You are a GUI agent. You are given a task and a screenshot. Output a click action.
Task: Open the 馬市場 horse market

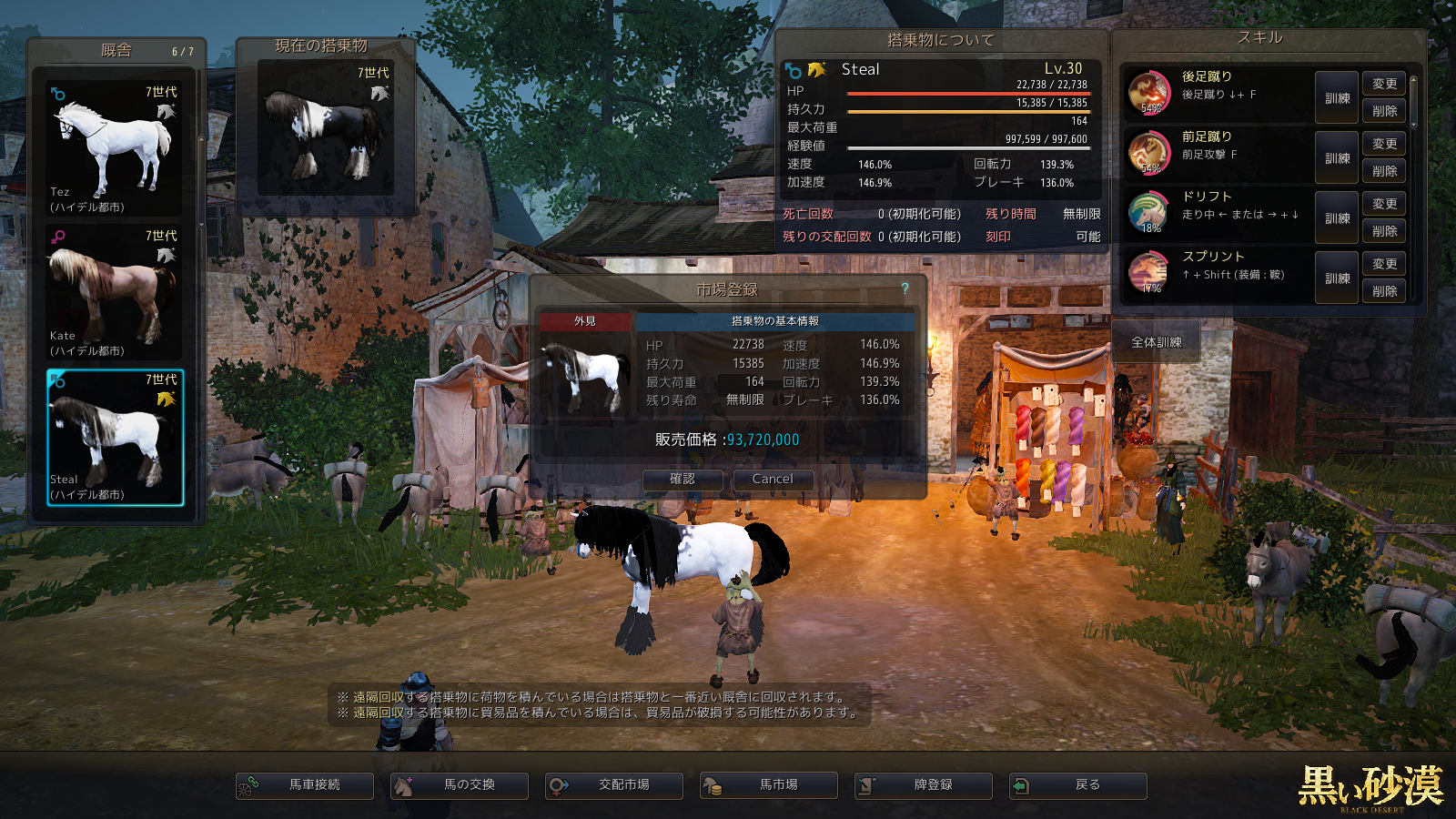[x=769, y=785]
